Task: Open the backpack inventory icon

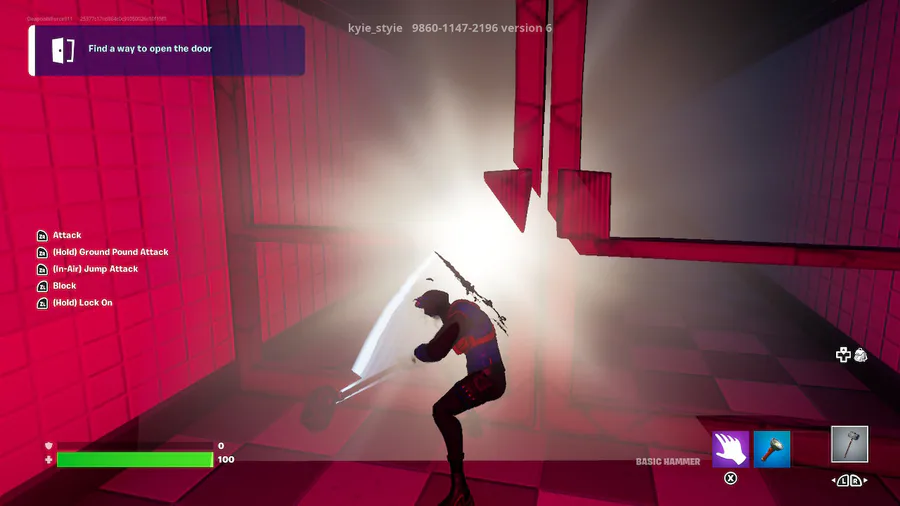Action: (860, 355)
